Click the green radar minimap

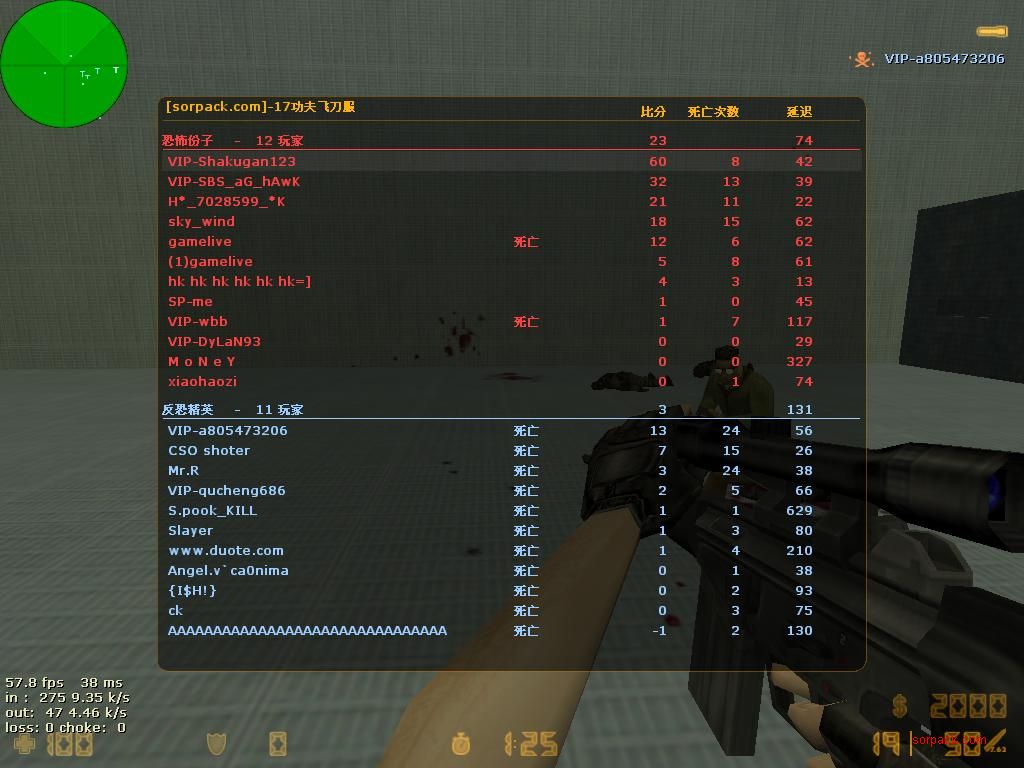click(64, 64)
